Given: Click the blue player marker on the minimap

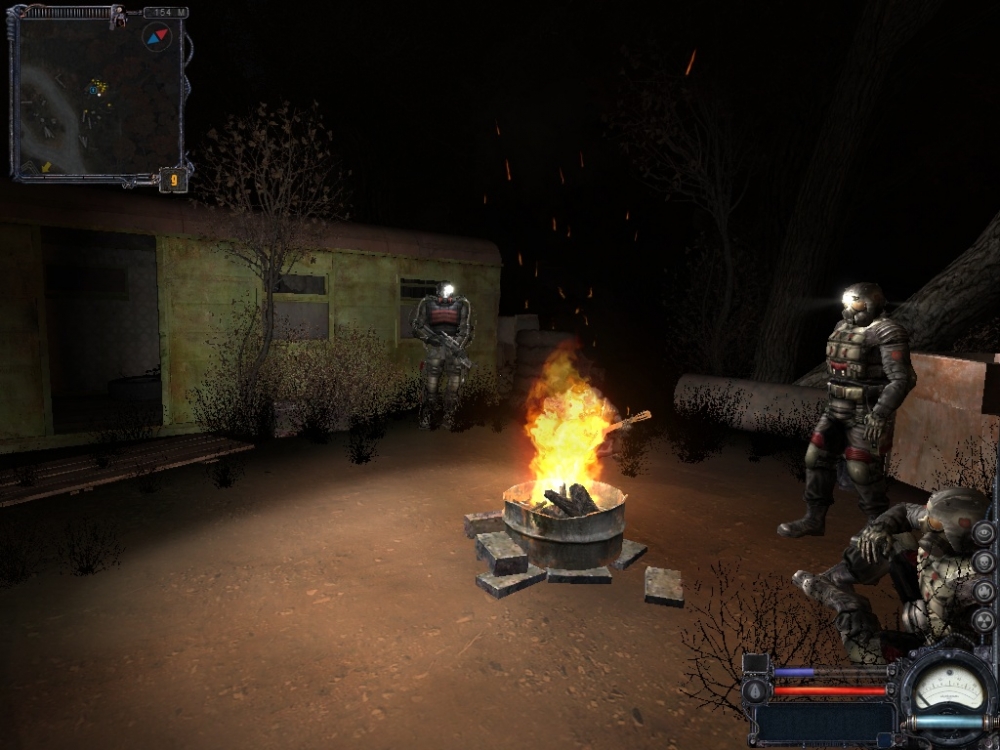Looking at the screenshot, I should click(x=95, y=89).
